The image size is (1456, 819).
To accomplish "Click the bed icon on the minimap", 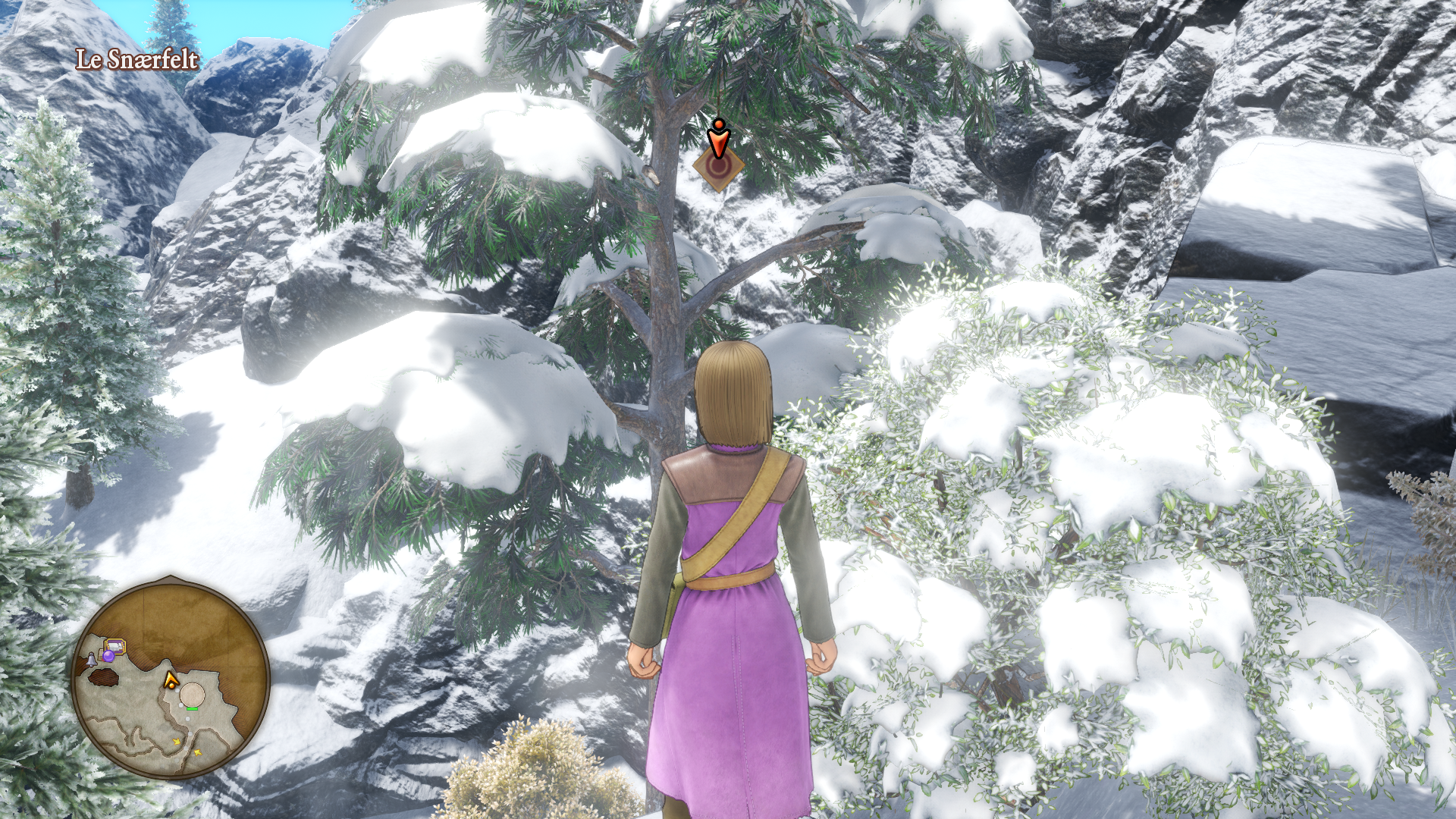I will click(115, 645).
